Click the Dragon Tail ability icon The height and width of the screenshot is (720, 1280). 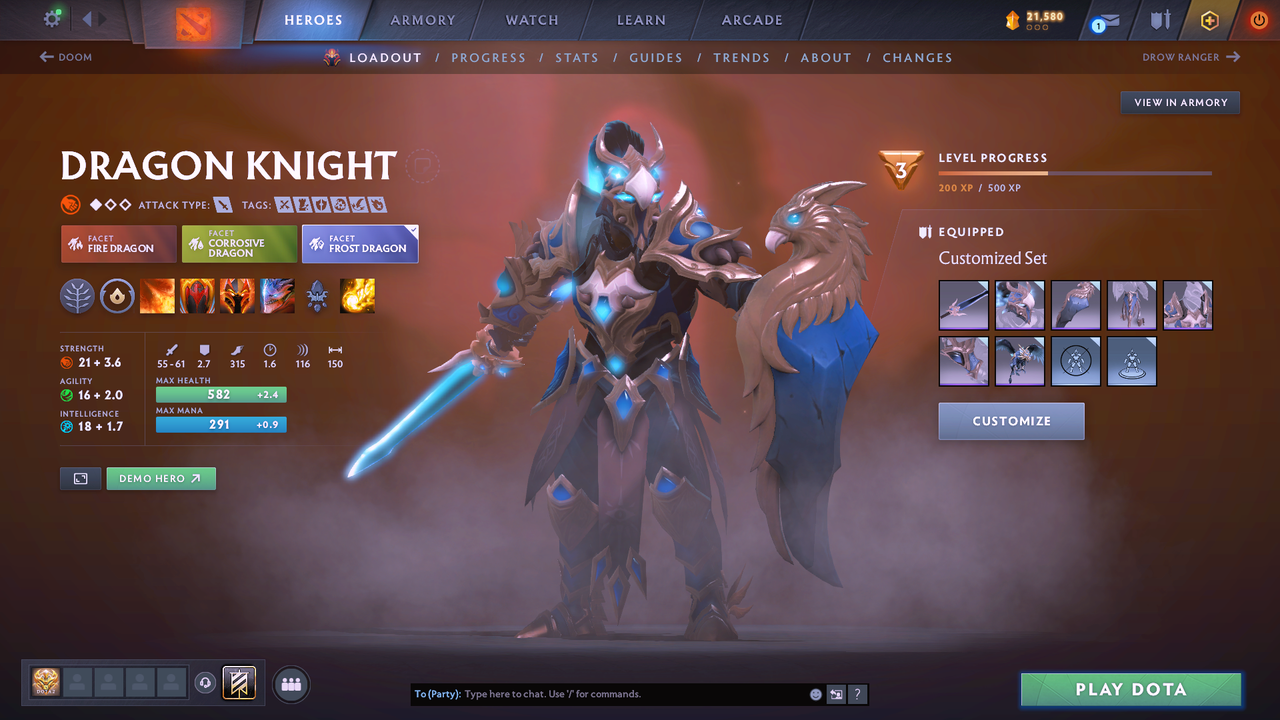coord(197,295)
